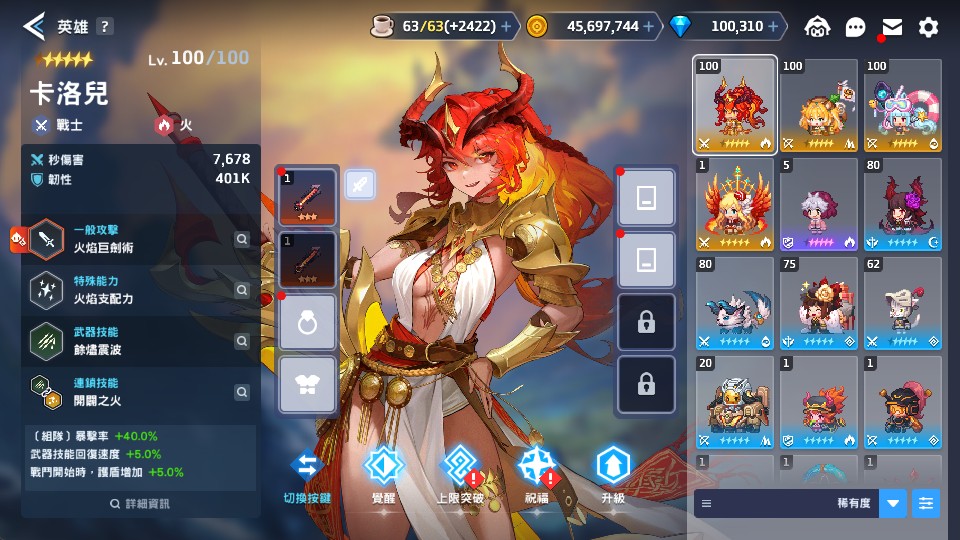Screen dimensions: 960x540
Task: Open the hero help question mark
Action: coord(105,27)
